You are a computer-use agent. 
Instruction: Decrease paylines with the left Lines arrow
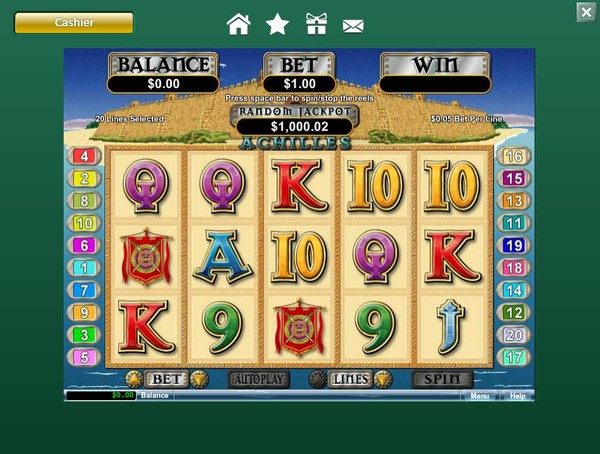tap(317, 380)
